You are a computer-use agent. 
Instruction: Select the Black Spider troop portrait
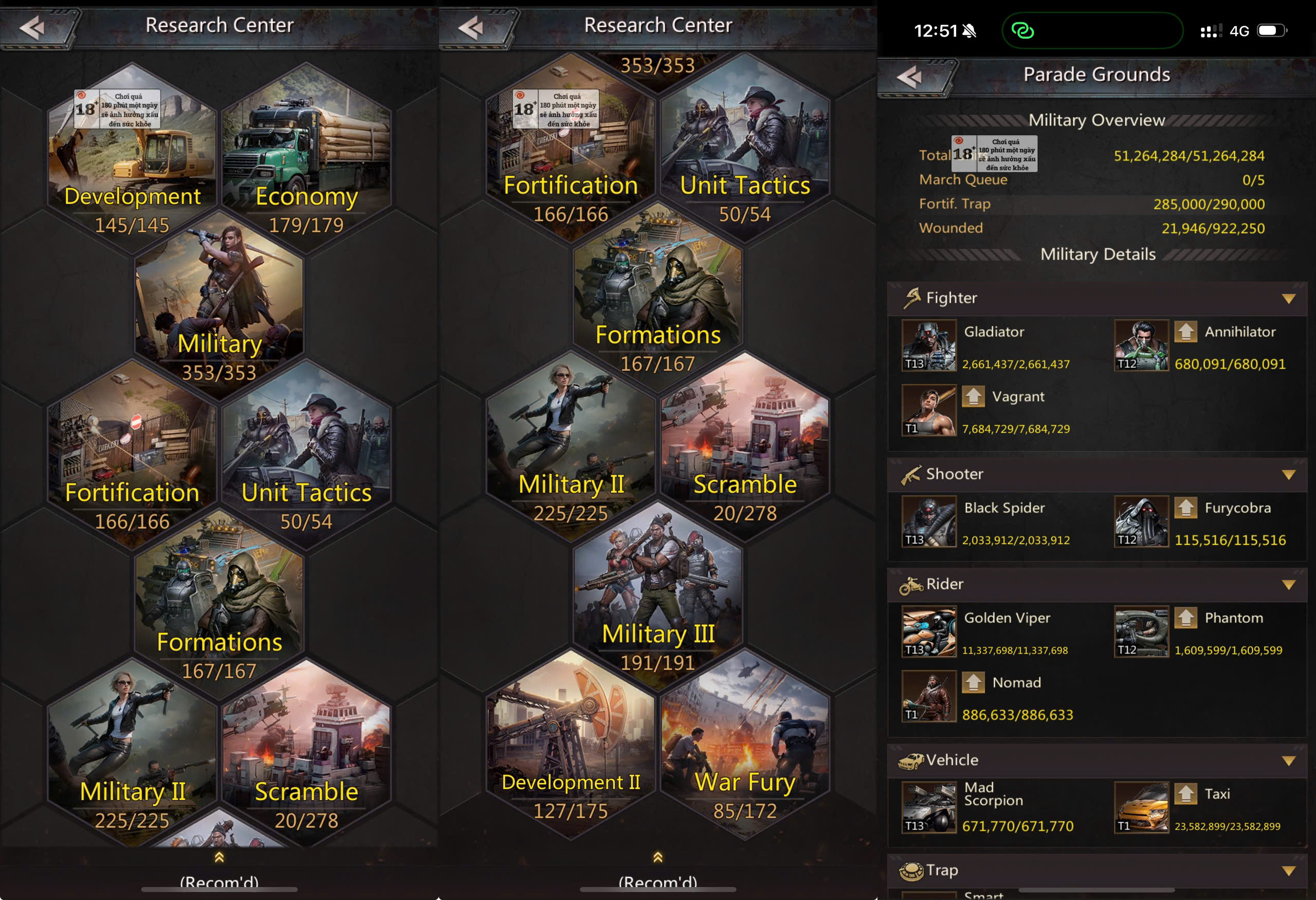(929, 521)
